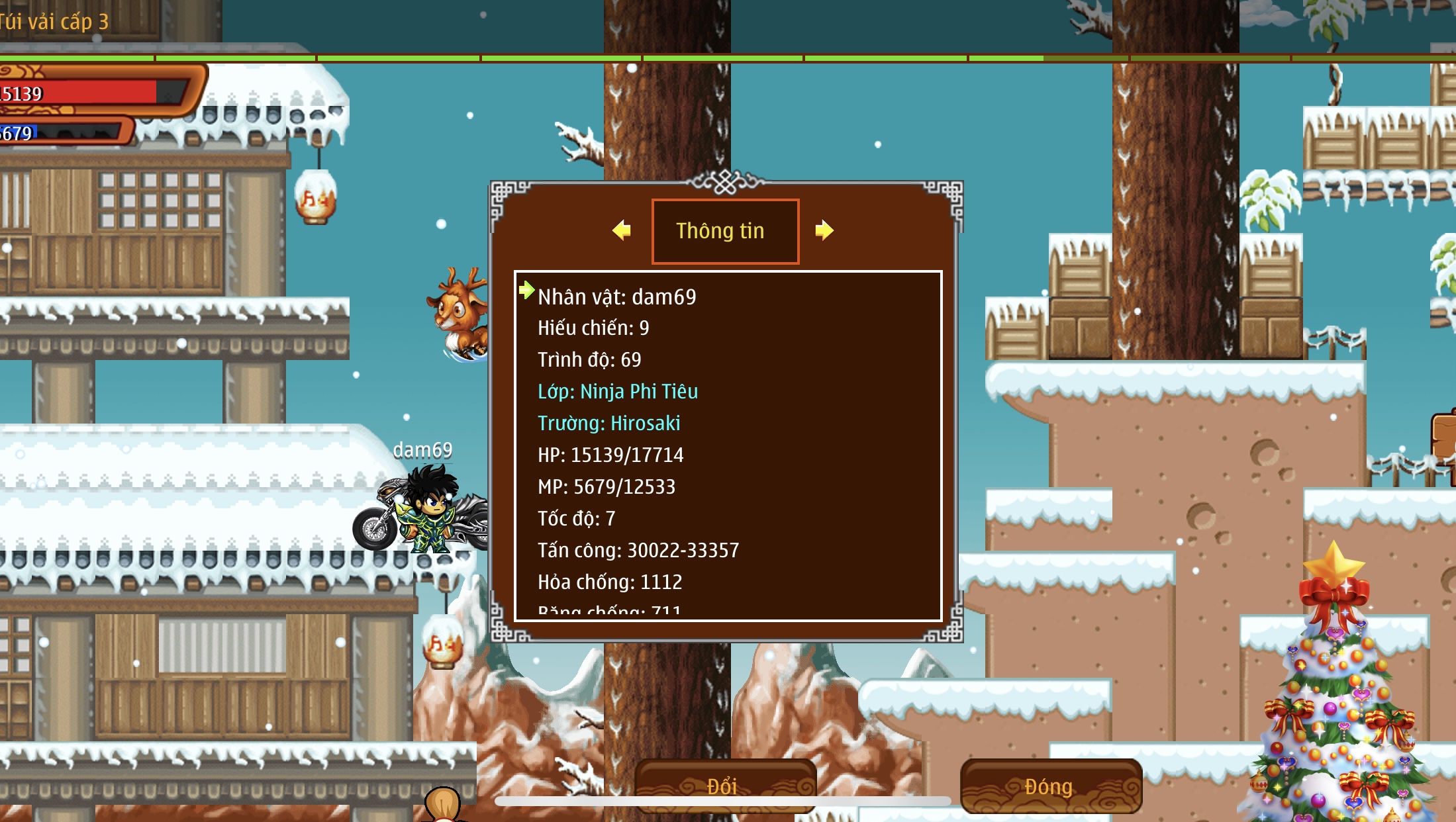Viewport: 1456px width, 822px height.
Task: Select the Trình độ: 69 row
Action: (x=589, y=359)
